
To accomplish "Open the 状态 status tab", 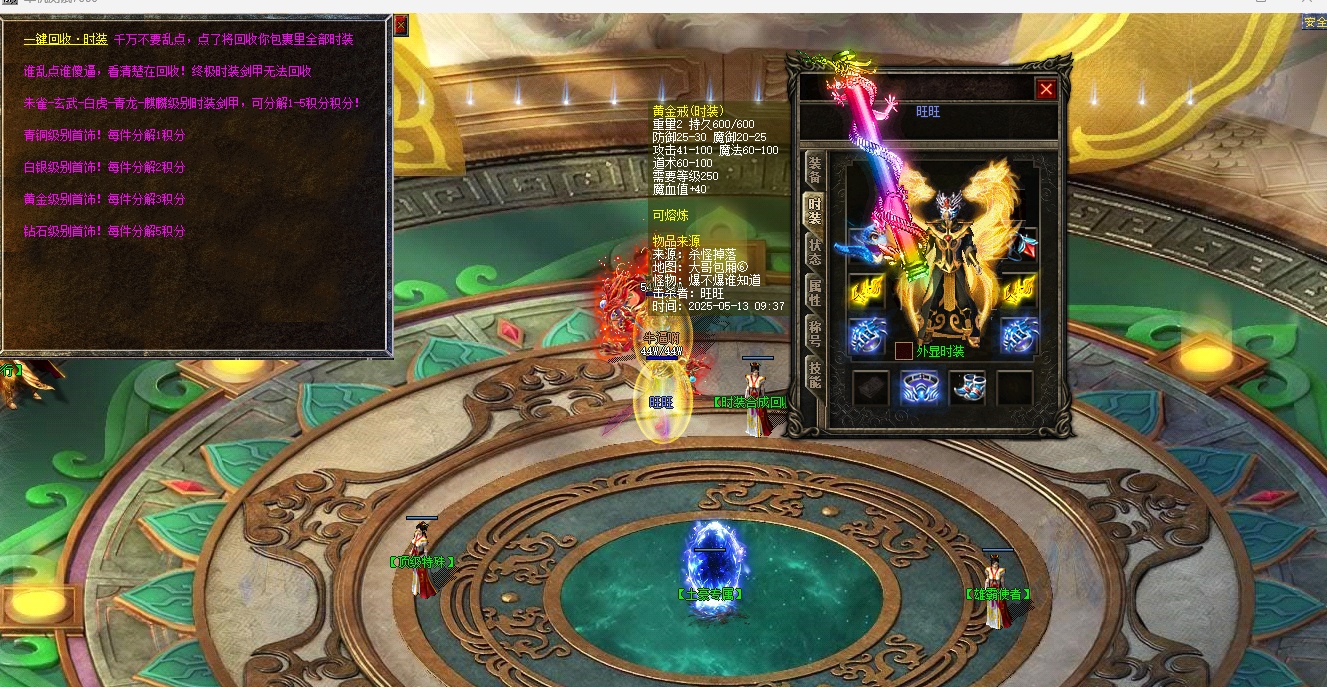I will 815,251.
